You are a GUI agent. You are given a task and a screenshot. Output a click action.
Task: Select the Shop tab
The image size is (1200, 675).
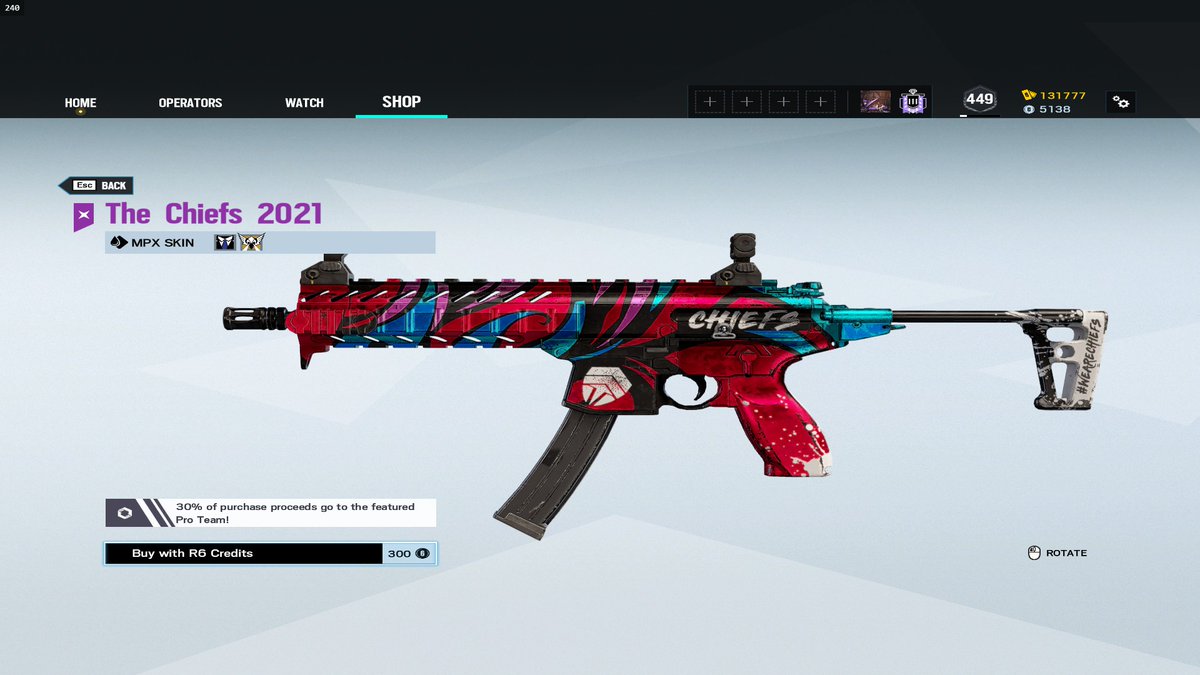(401, 102)
